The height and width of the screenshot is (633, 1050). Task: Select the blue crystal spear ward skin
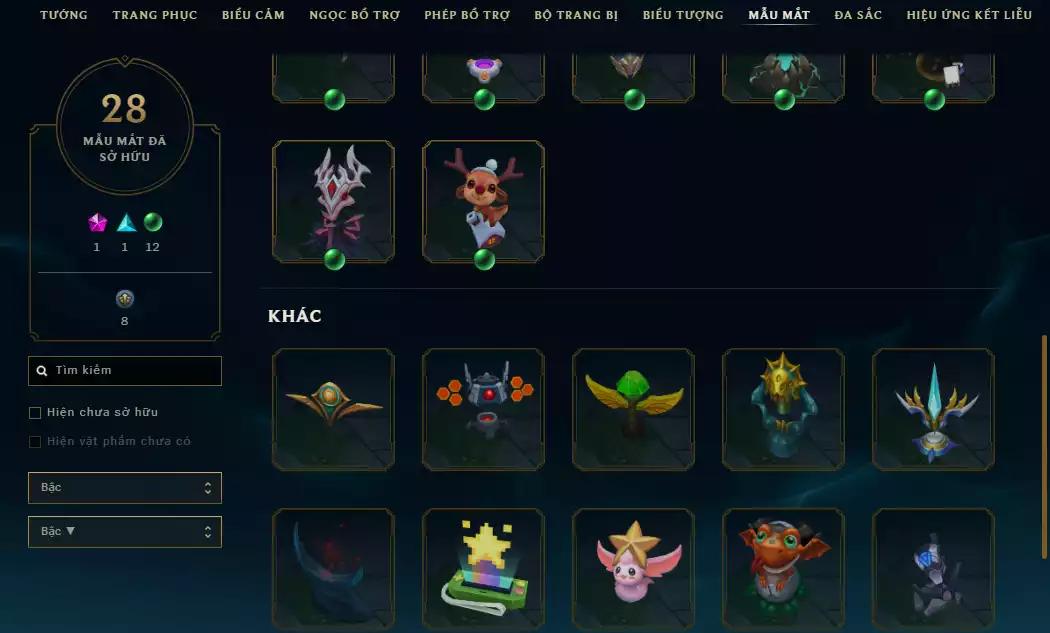click(x=933, y=409)
